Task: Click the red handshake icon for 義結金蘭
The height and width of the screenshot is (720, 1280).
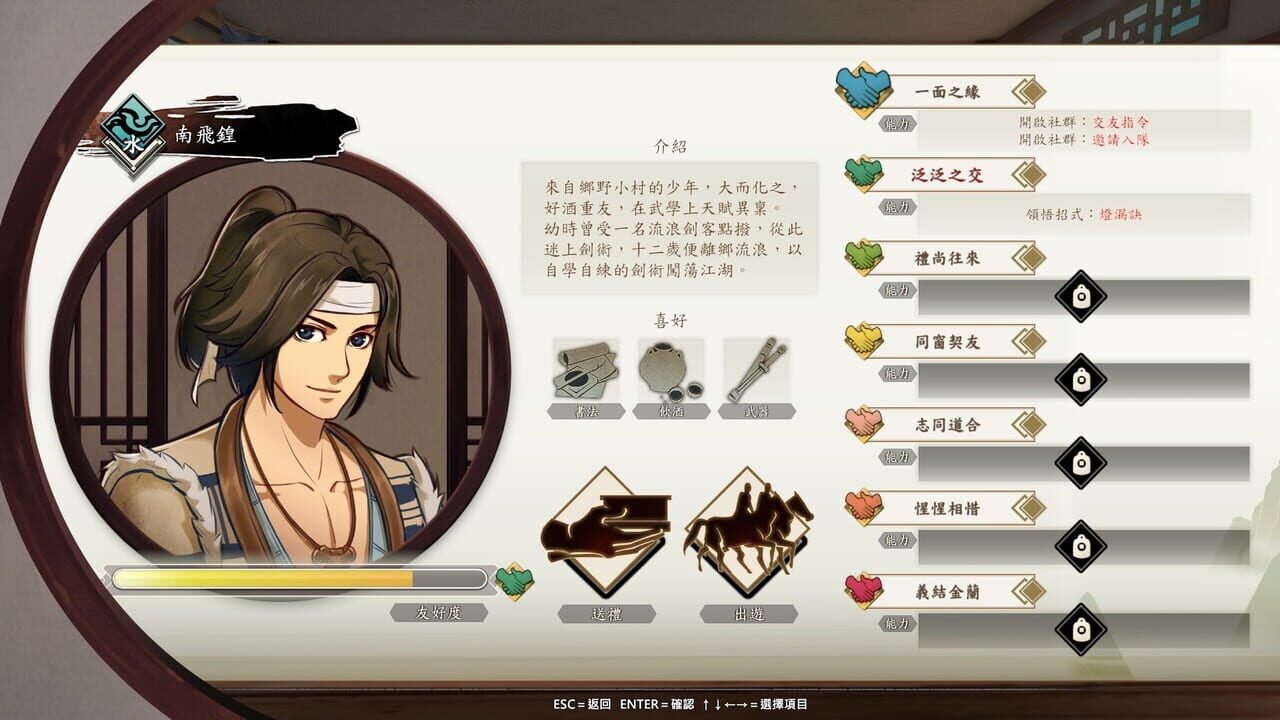Action: (862, 590)
